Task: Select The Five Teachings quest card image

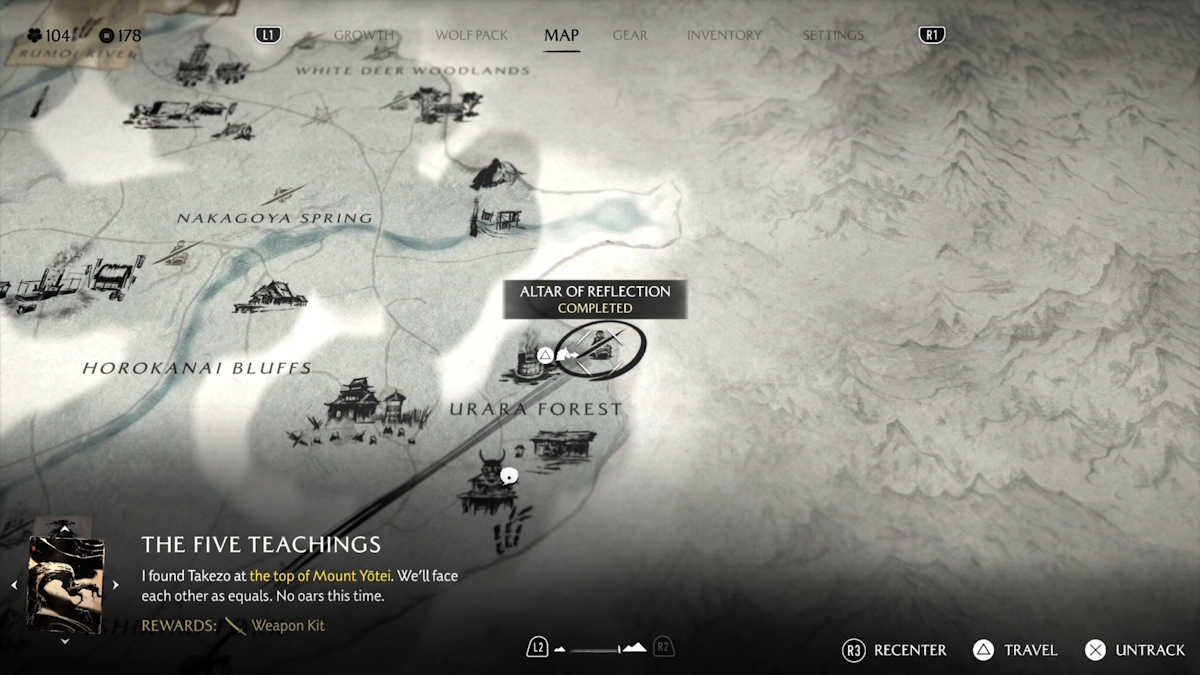Action: pos(65,584)
